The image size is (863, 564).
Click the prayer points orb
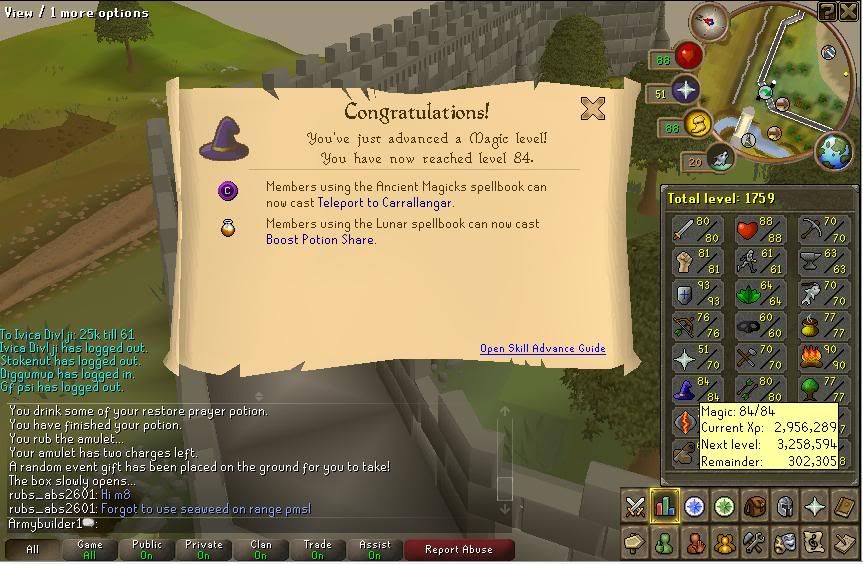coord(685,92)
